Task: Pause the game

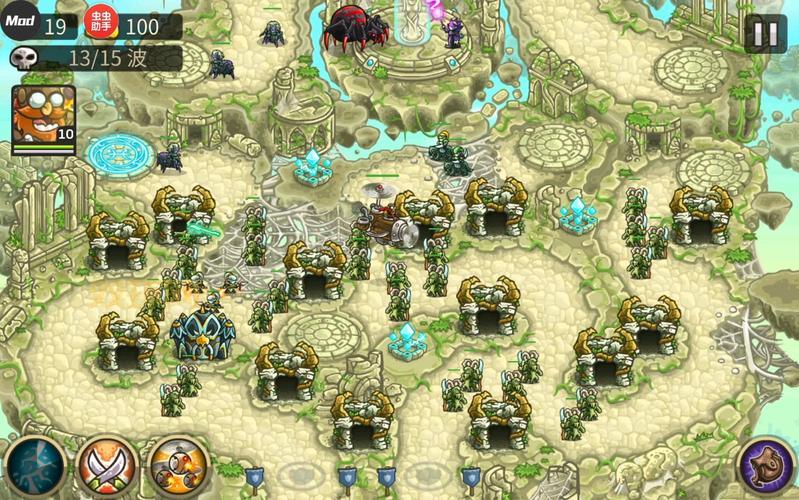Action: click(x=765, y=33)
